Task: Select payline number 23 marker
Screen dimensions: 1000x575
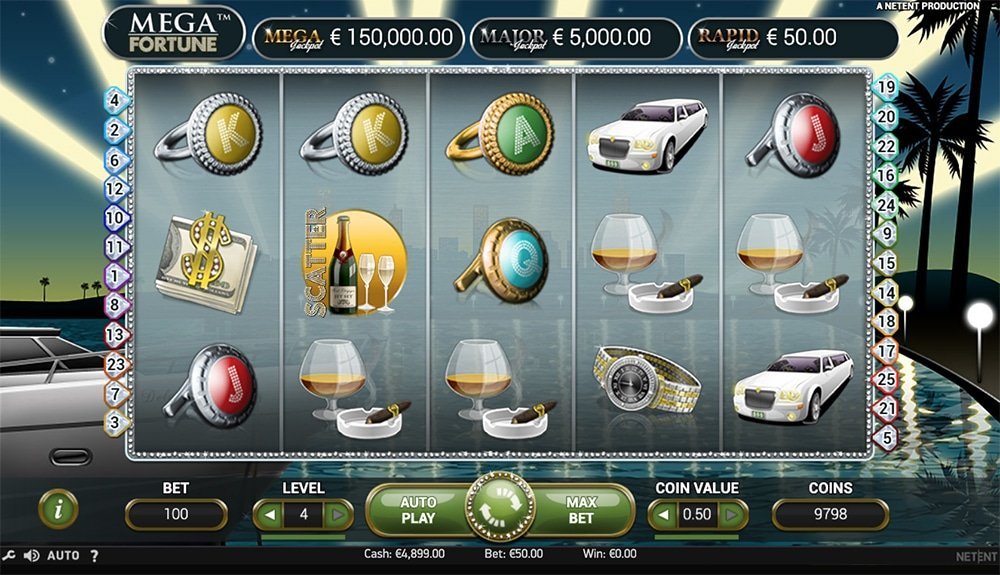Action: pyautogui.click(x=115, y=365)
